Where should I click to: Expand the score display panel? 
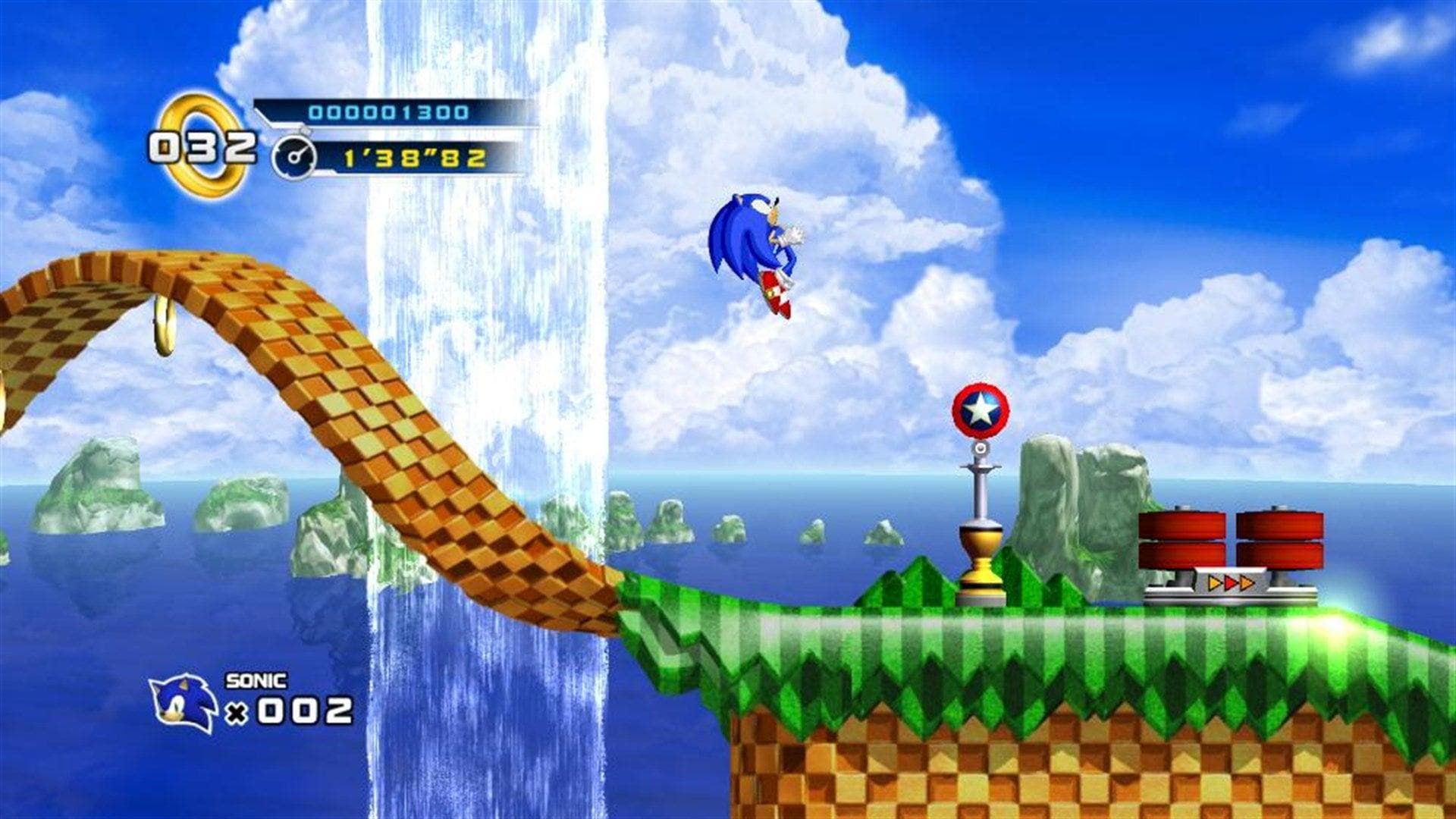click(x=379, y=111)
